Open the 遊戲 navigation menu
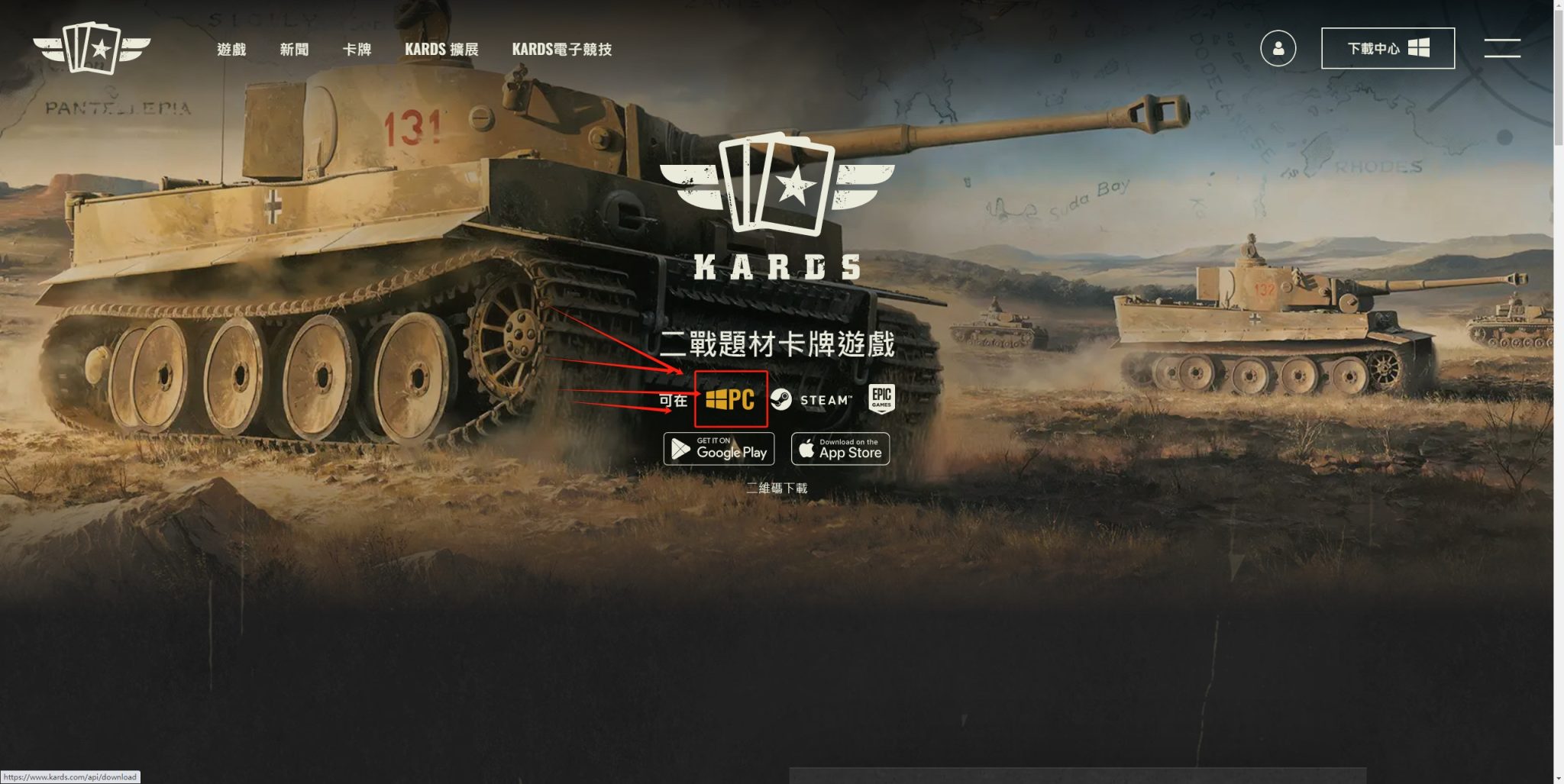This screenshot has height=784, width=1564. coord(231,50)
